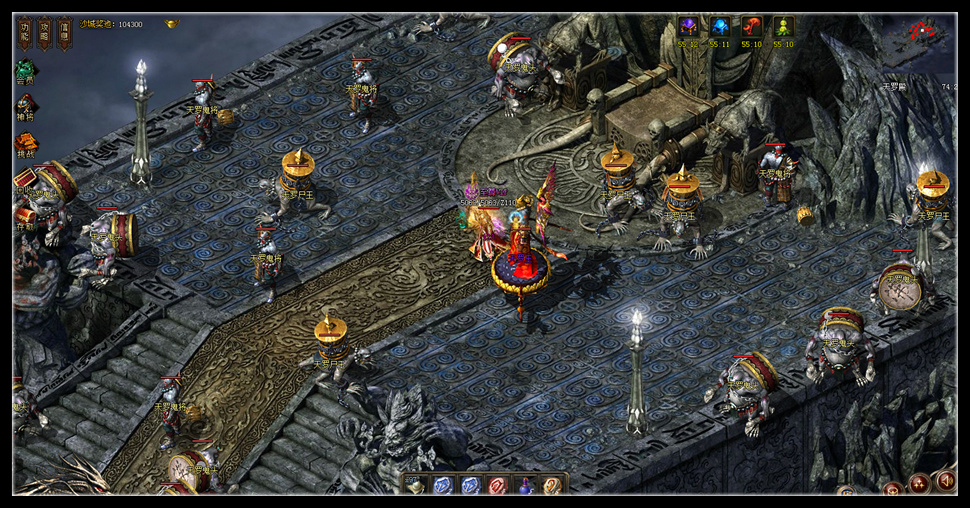The width and height of the screenshot is (970, 508).
Task: Select the yellow sprout buff icon
Action: tap(783, 27)
